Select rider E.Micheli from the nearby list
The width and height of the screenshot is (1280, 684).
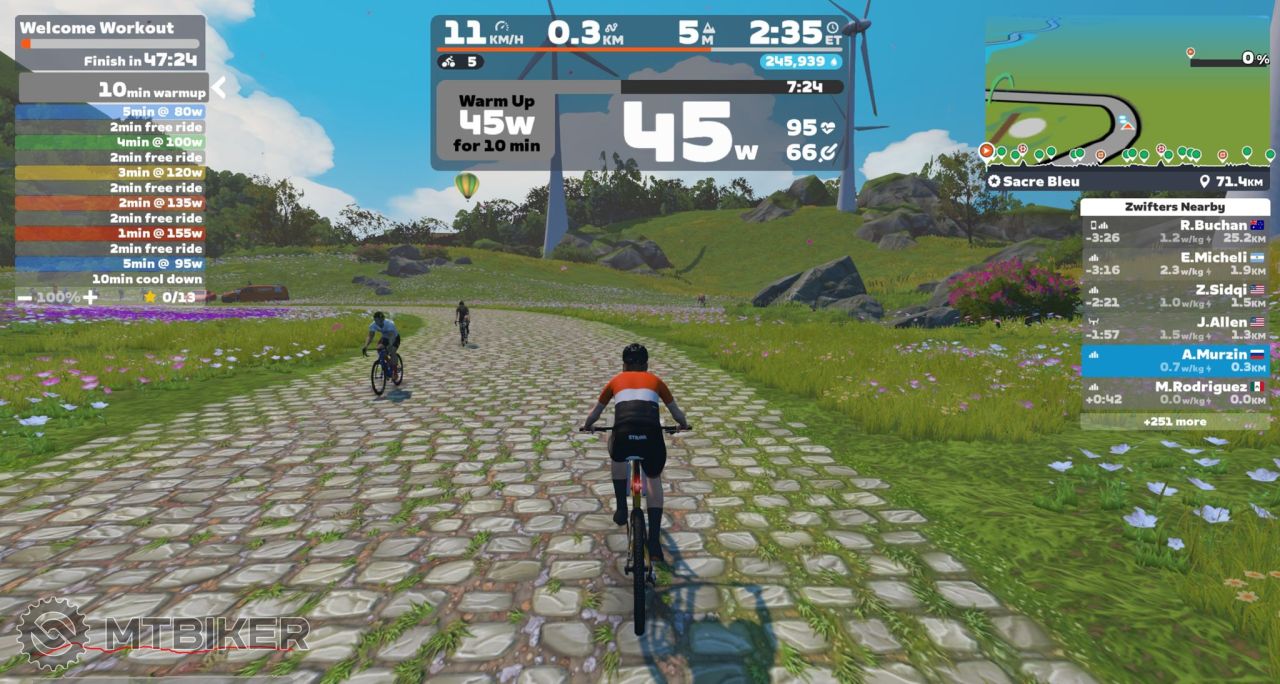(1176, 264)
